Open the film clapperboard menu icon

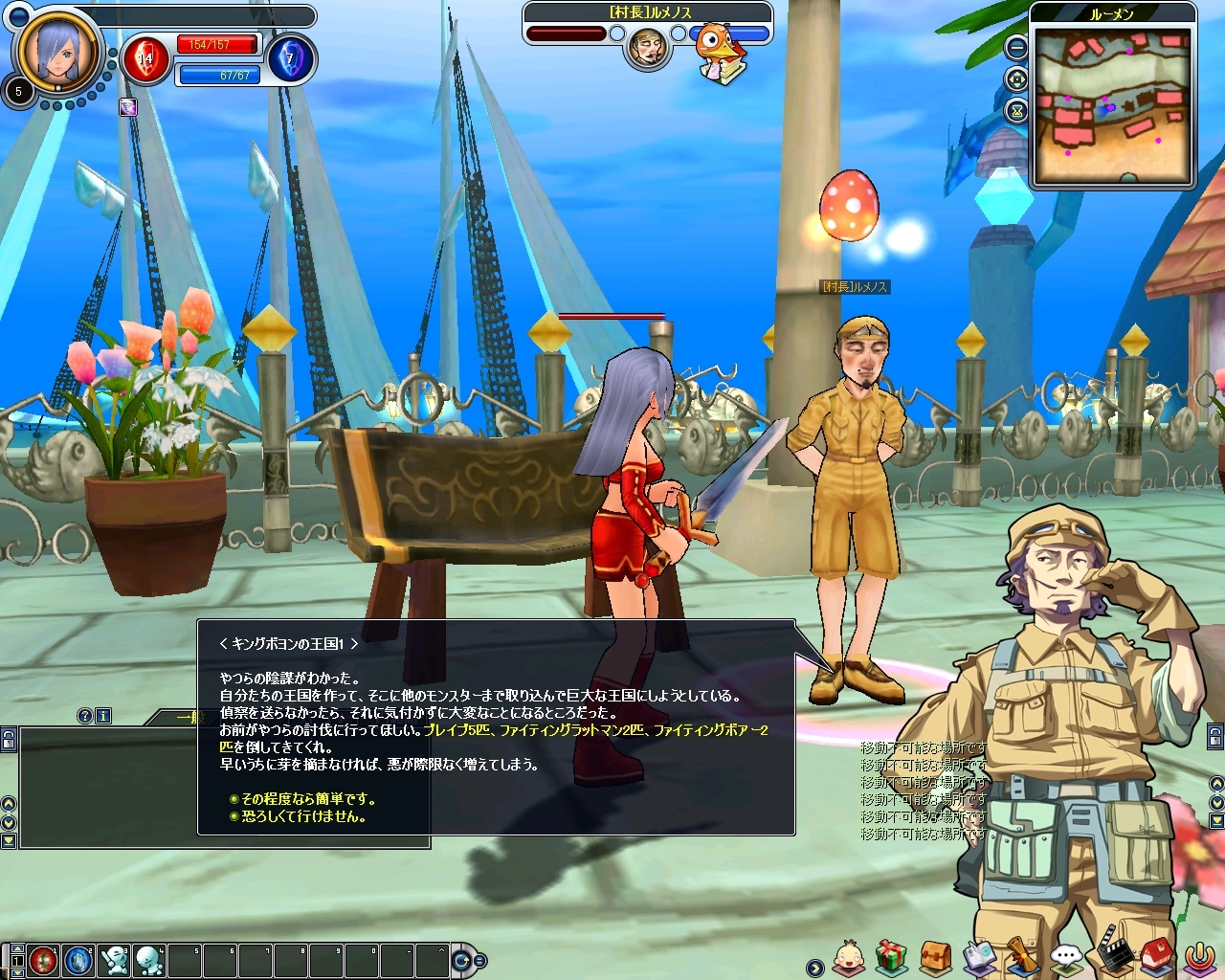tap(1111, 956)
